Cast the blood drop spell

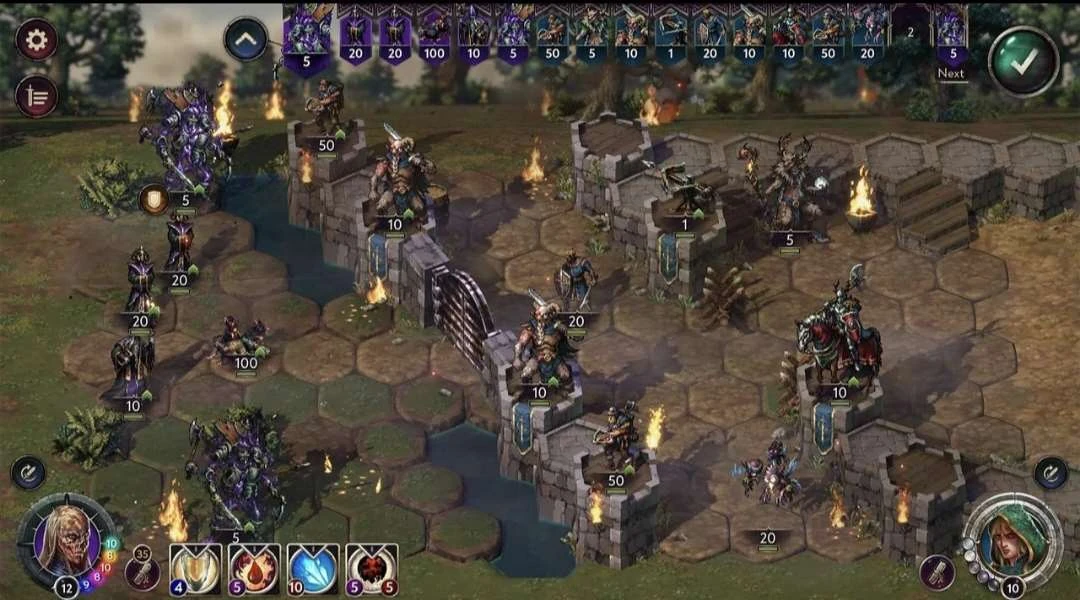pyautogui.click(x=254, y=568)
